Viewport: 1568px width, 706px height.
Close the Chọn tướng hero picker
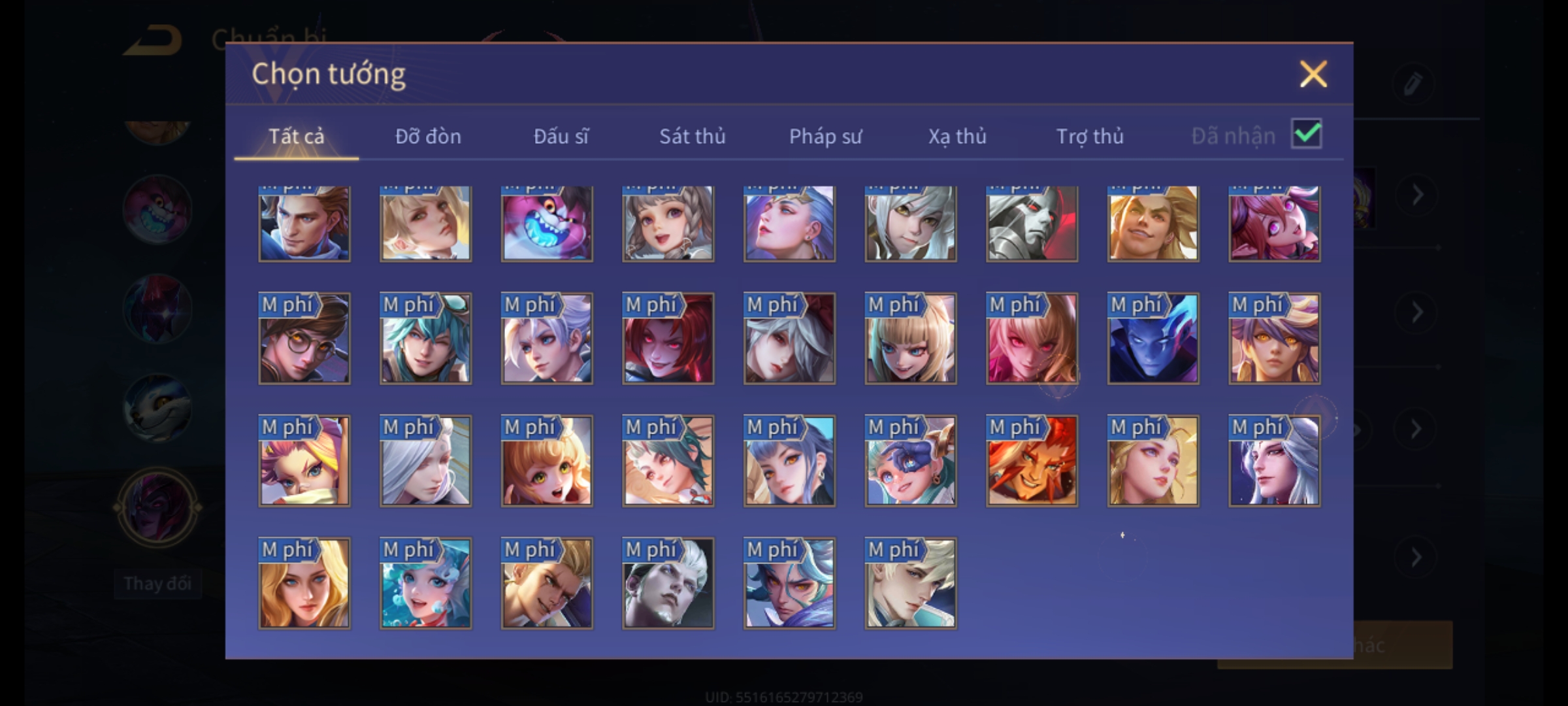[1313, 74]
